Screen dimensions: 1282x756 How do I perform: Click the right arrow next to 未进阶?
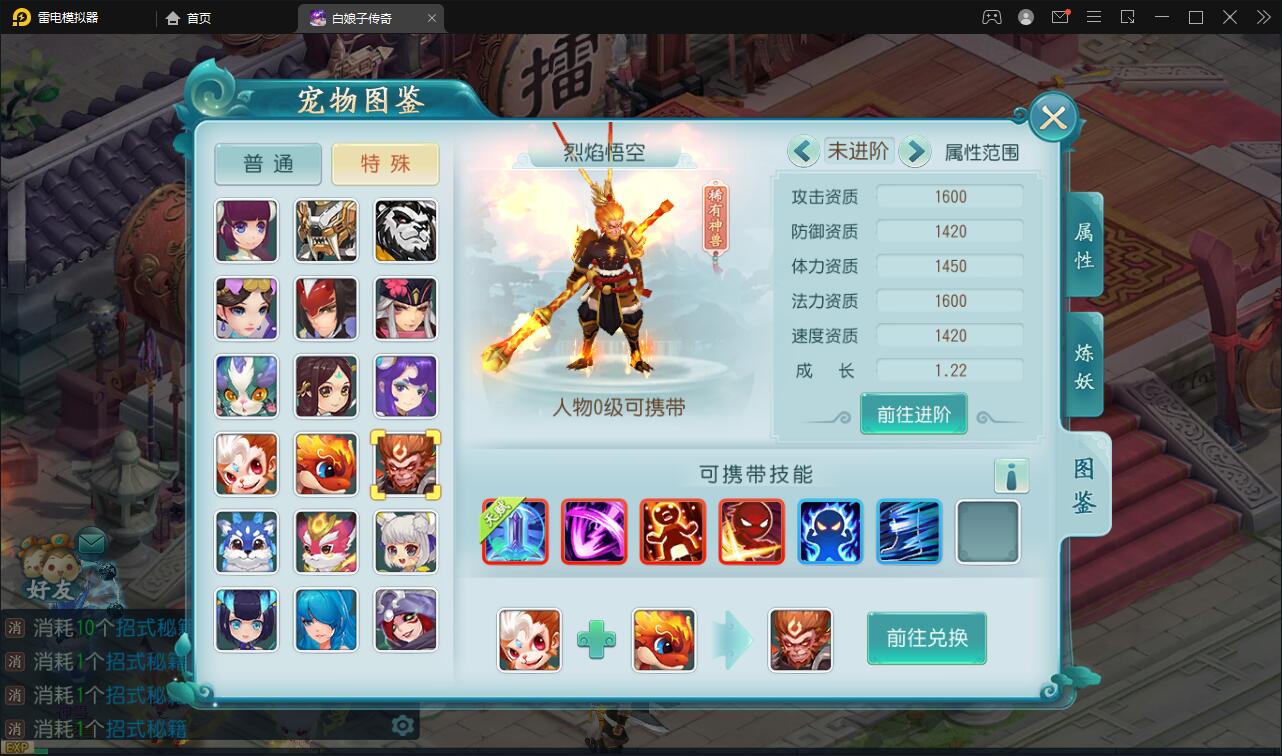[915, 150]
